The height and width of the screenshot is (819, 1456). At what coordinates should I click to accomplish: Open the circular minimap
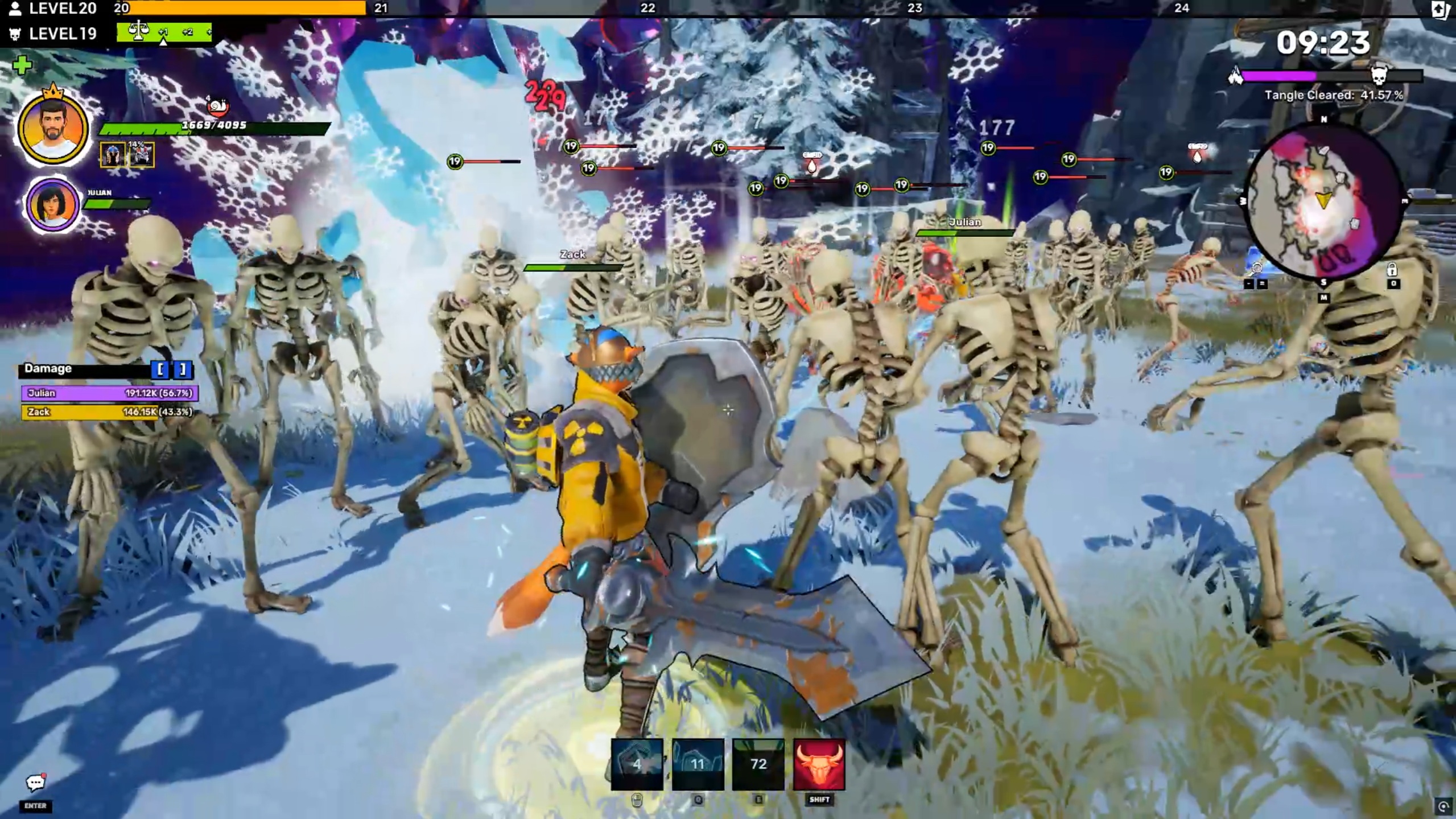point(1323,202)
